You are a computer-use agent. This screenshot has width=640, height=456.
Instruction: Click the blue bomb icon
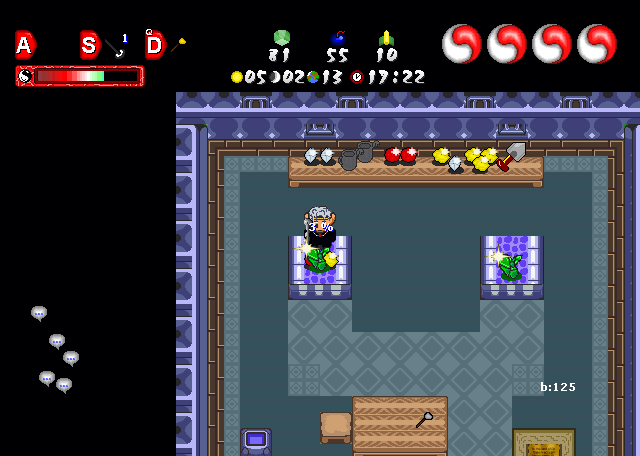[338, 39]
